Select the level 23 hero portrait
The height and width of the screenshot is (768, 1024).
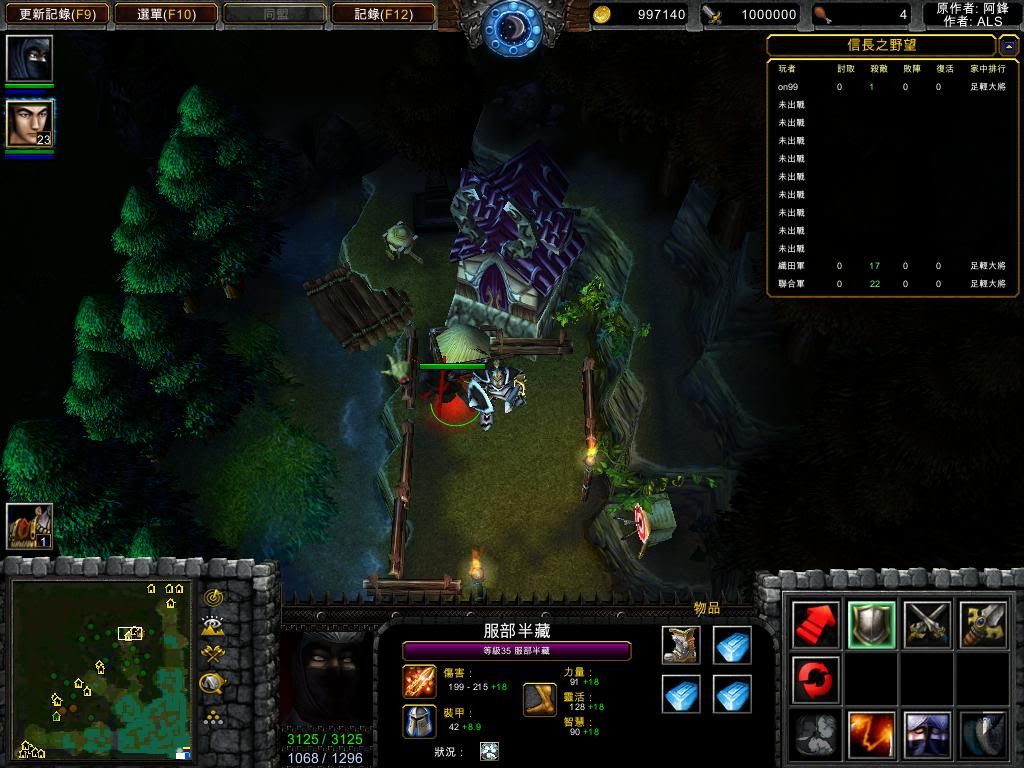pyautogui.click(x=29, y=123)
